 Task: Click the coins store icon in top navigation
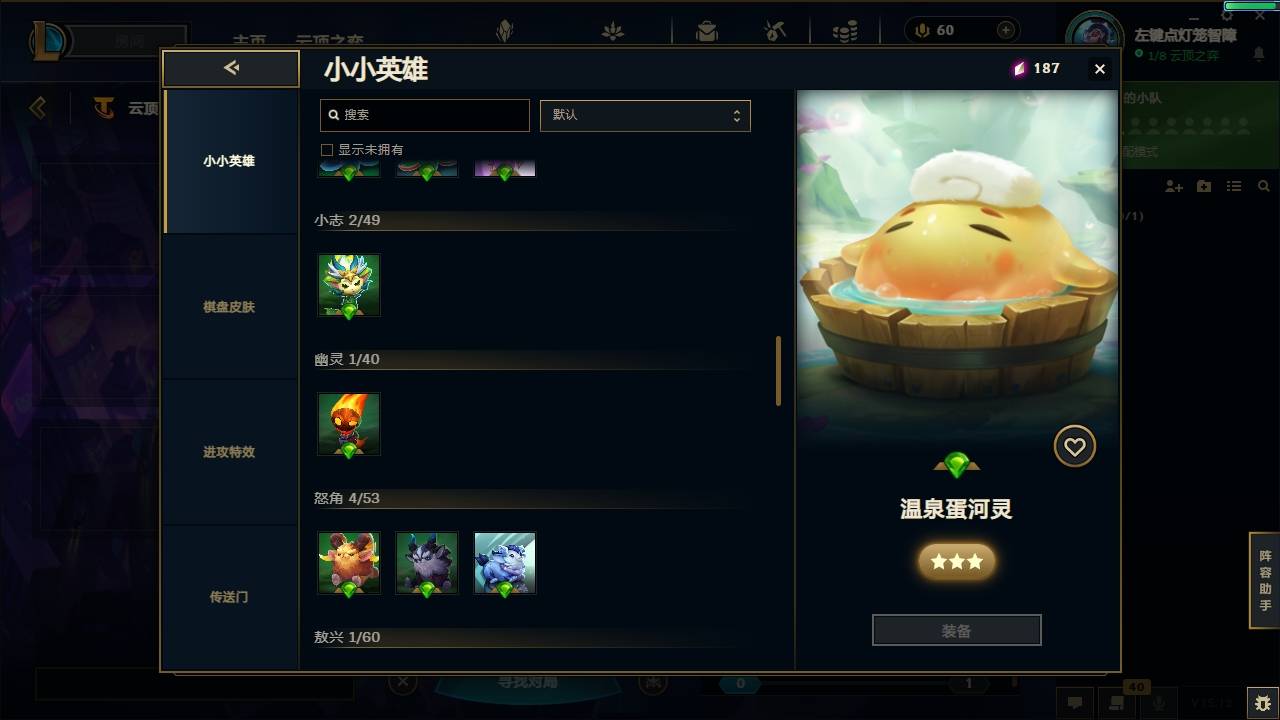click(843, 30)
